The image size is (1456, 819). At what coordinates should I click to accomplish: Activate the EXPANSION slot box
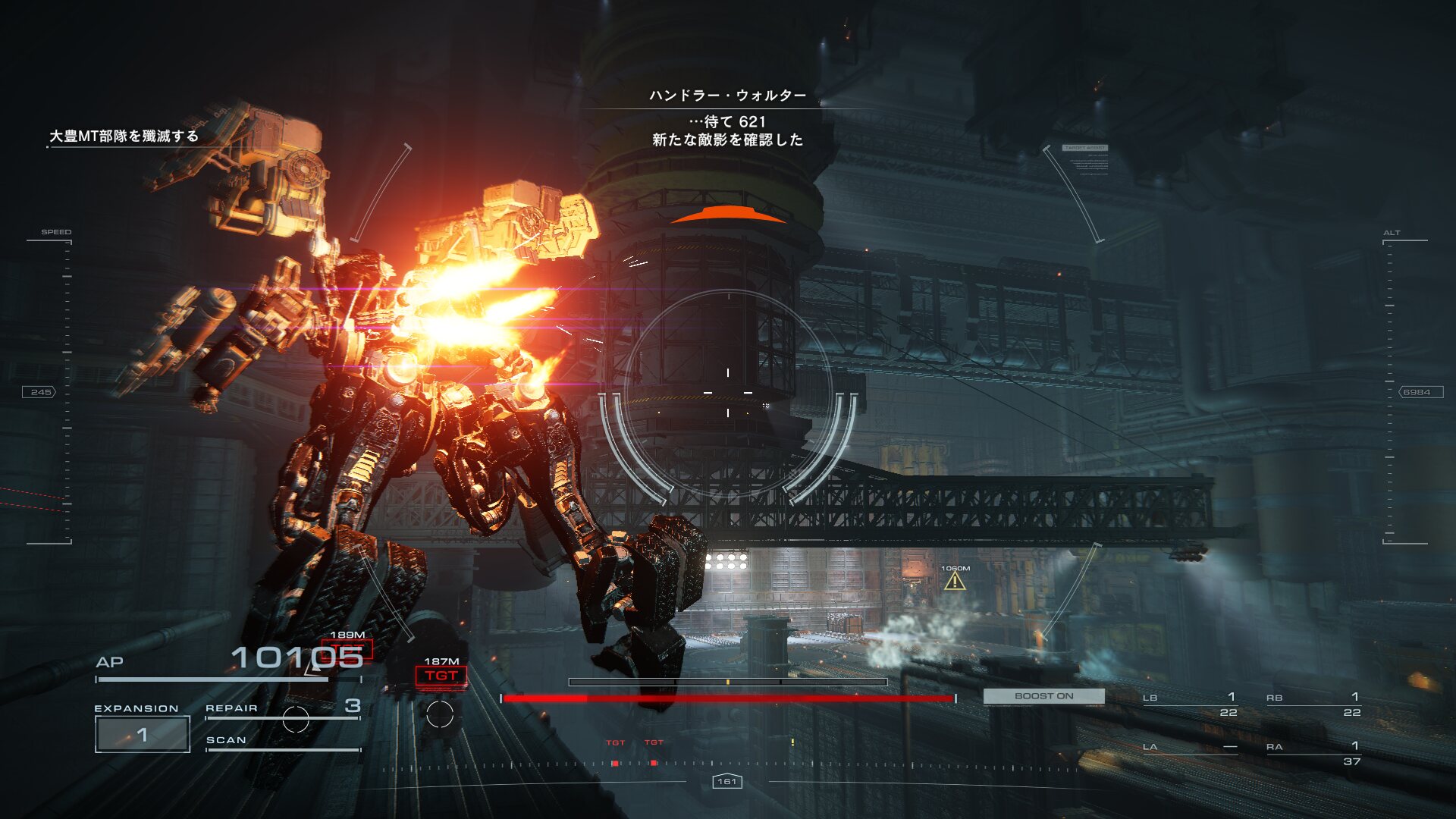click(x=143, y=734)
